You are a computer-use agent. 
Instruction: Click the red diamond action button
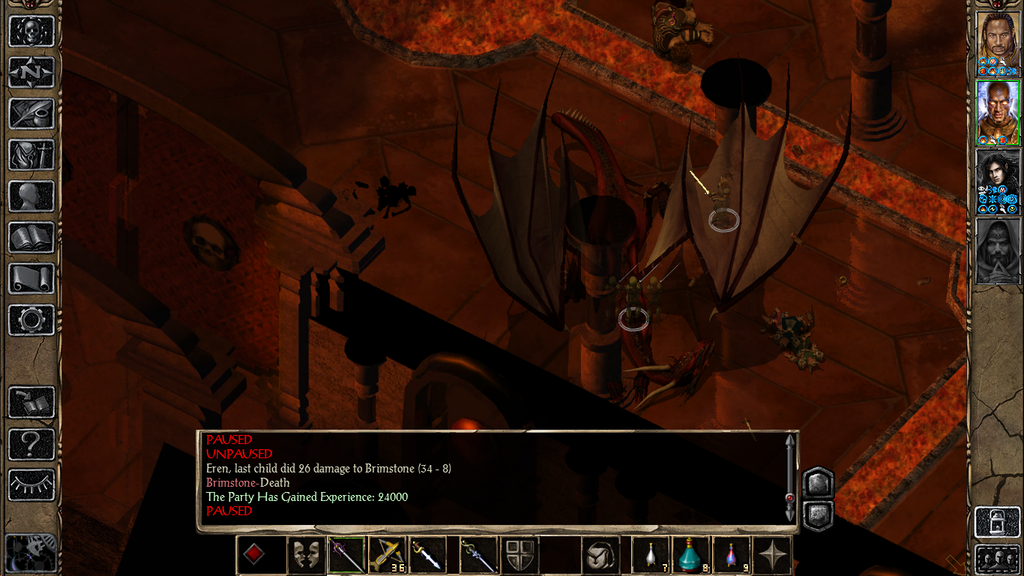pos(254,555)
